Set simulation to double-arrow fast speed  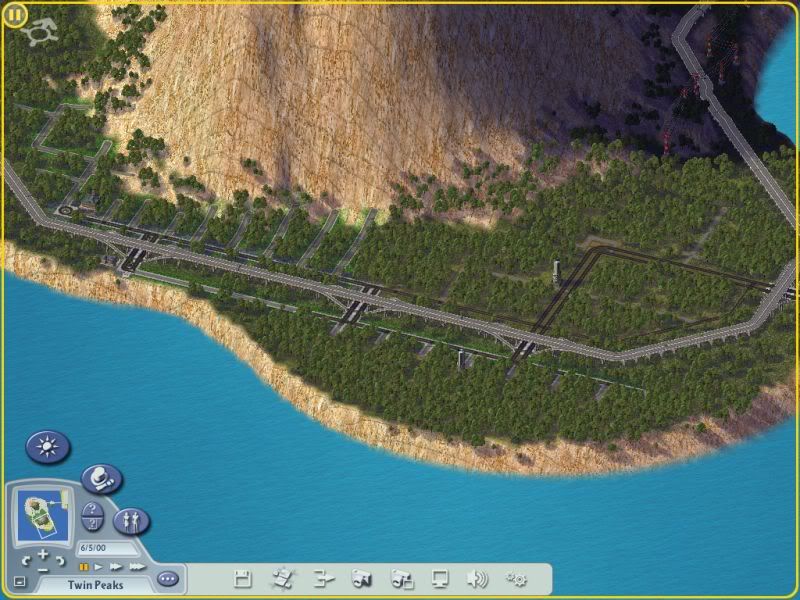click(114, 566)
